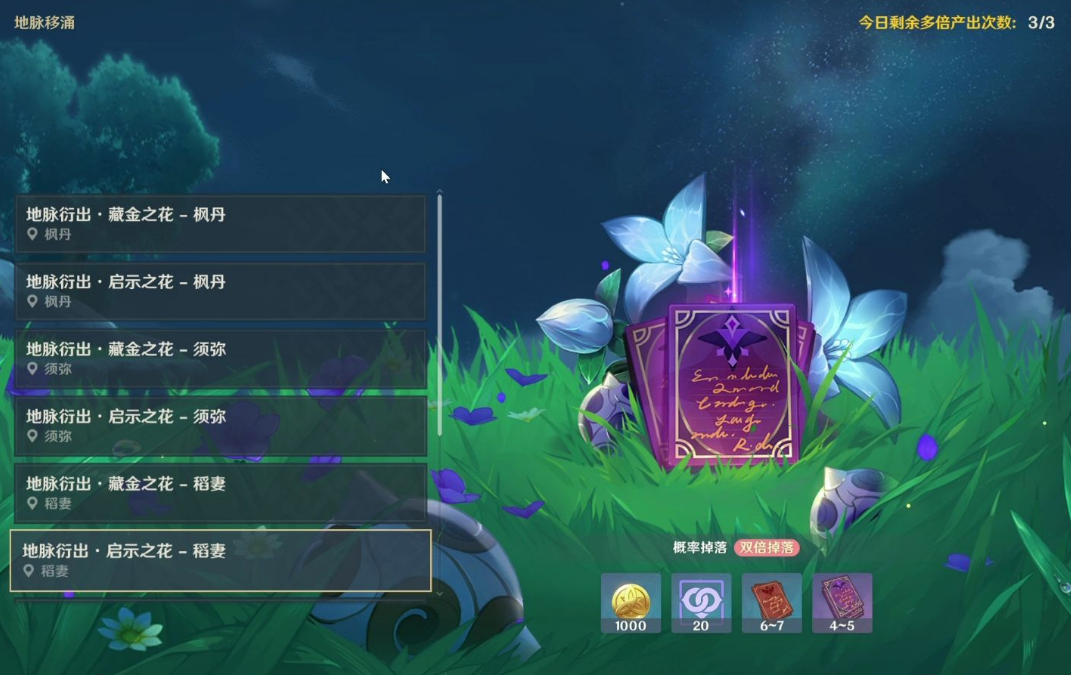Inspect the red book reward 6~7
This screenshot has width=1071, height=675.
pos(771,602)
